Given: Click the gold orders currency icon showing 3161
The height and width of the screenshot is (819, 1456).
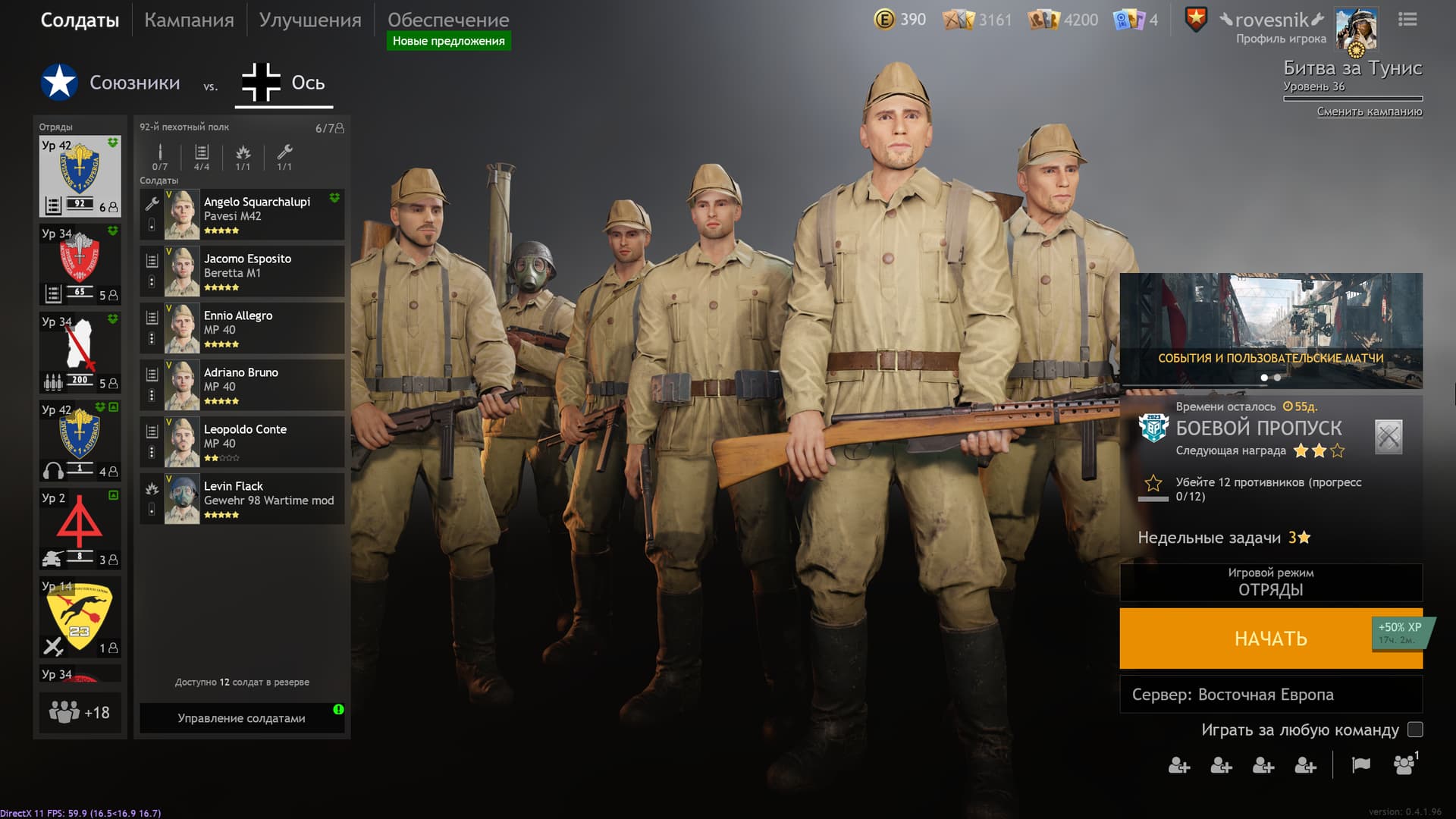Looking at the screenshot, I should click(957, 20).
